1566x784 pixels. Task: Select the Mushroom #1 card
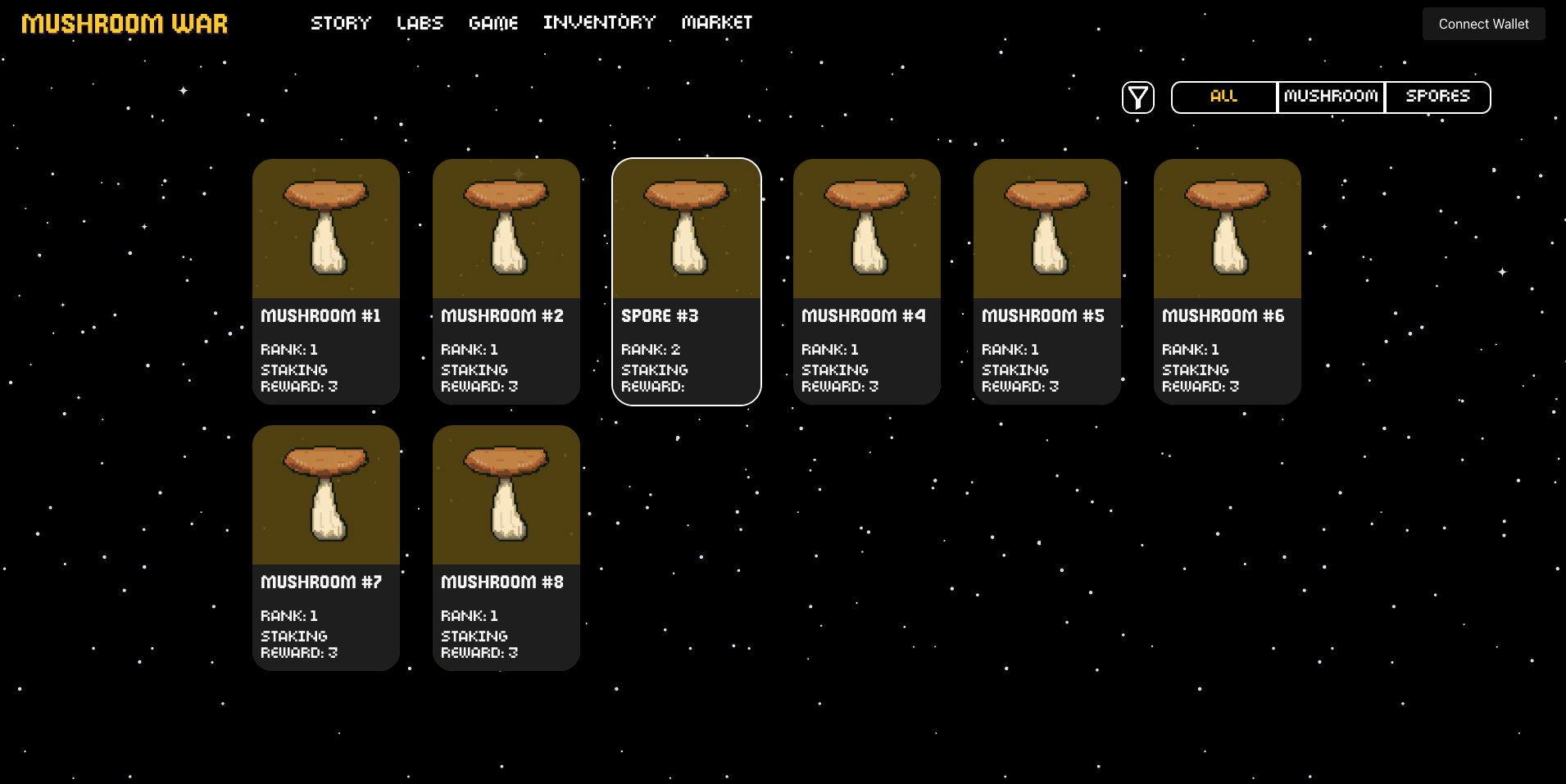(x=326, y=281)
